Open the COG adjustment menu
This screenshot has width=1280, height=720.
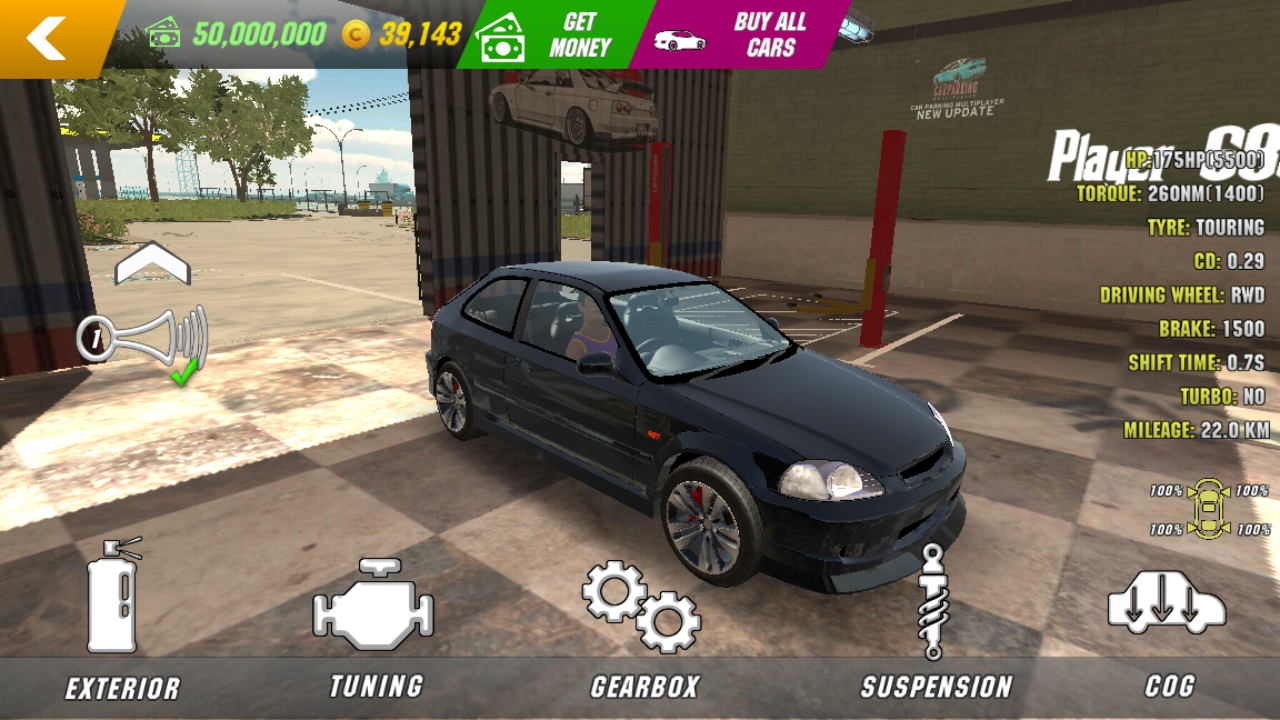pos(1167,620)
